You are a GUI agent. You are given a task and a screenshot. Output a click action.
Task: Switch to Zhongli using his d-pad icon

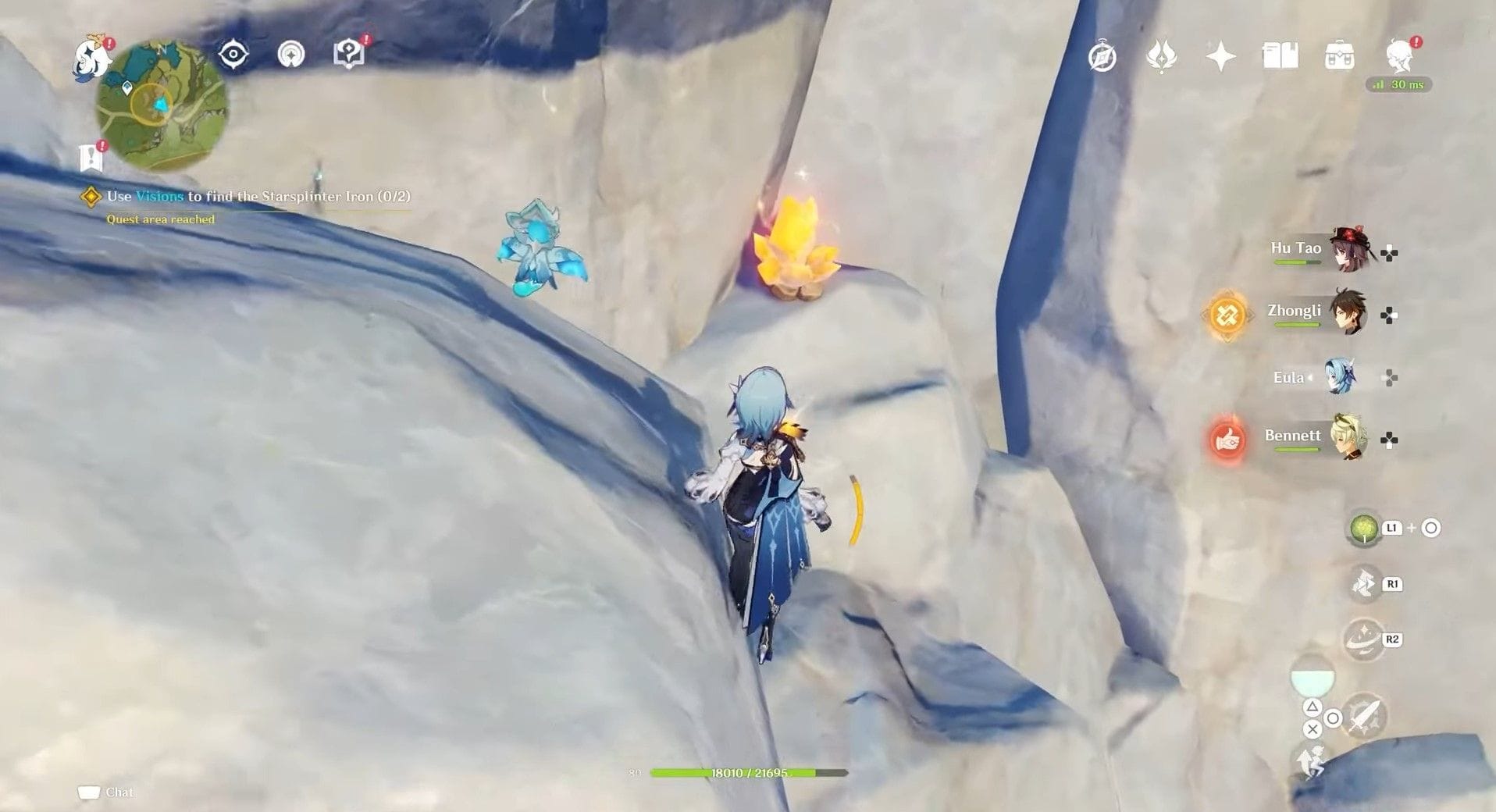1388,315
